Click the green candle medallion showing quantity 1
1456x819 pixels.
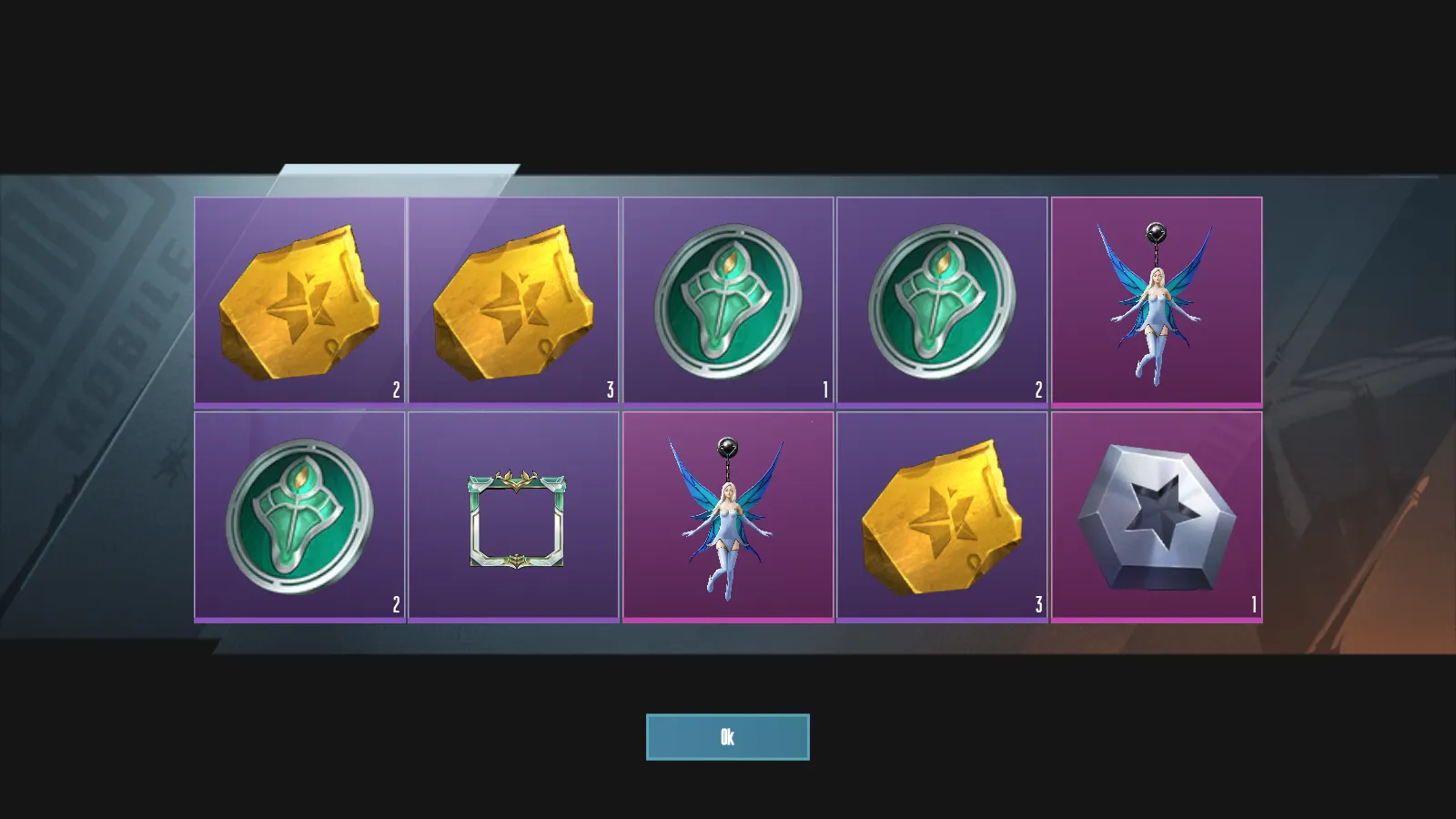tap(727, 298)
